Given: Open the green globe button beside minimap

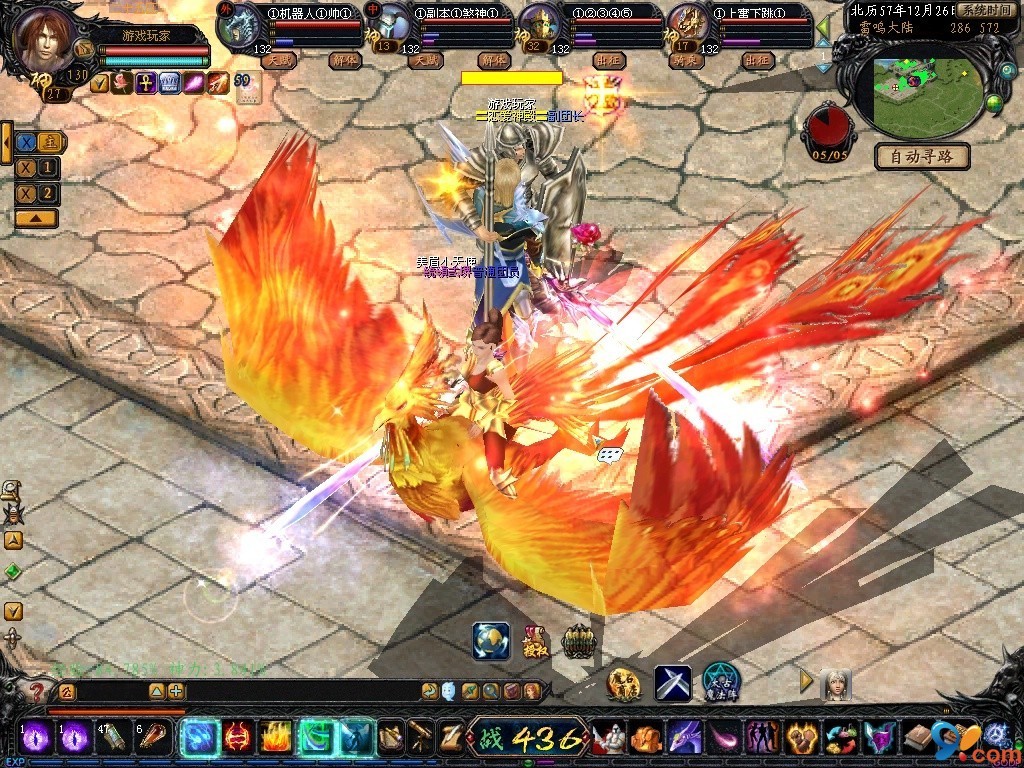Looking at the screenshot, I should pos(994,103).
